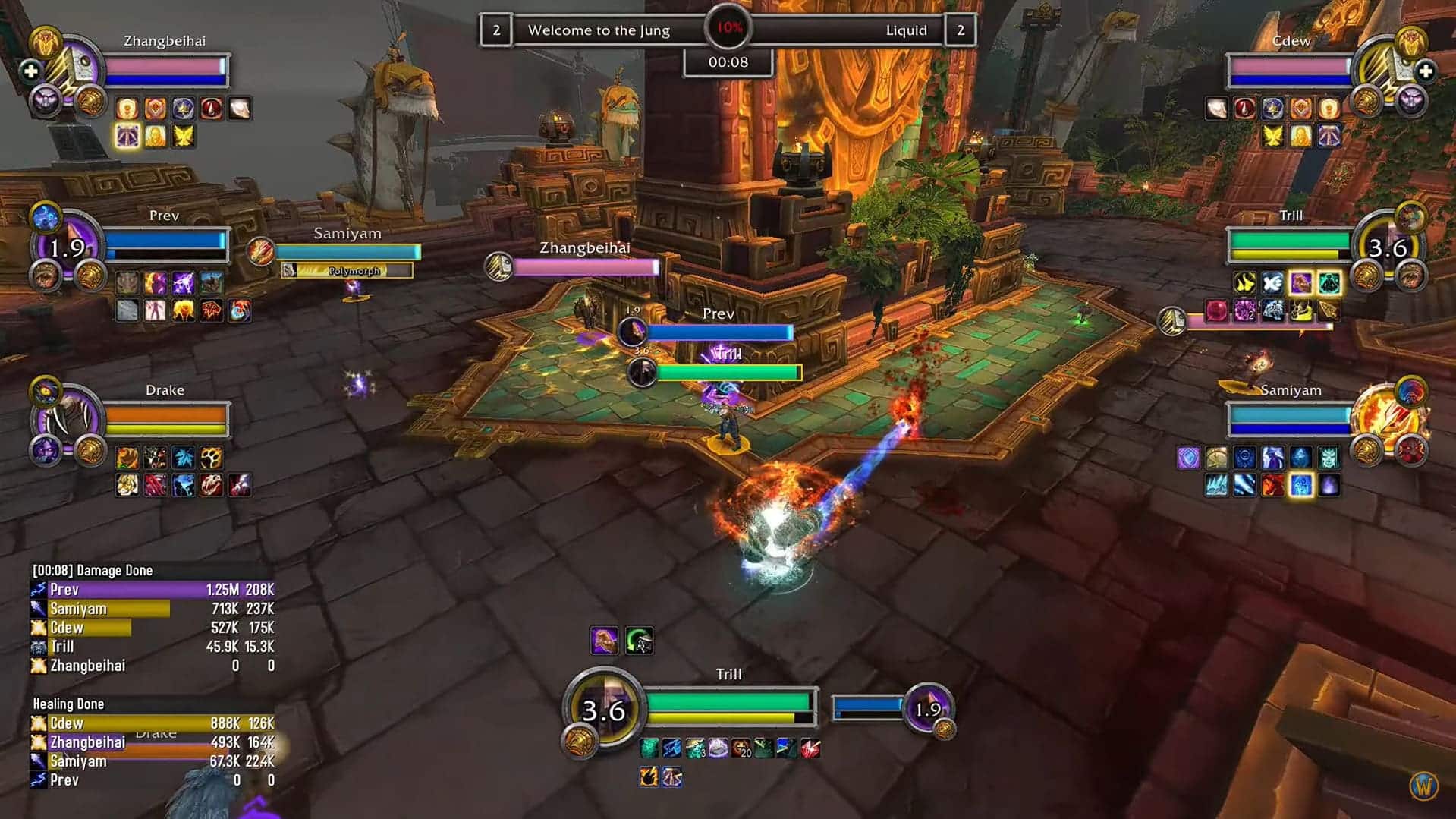Viewport: 1456px width, 819px height.
Task: Select the Liquid team label
Action: (x=906, y=30)
